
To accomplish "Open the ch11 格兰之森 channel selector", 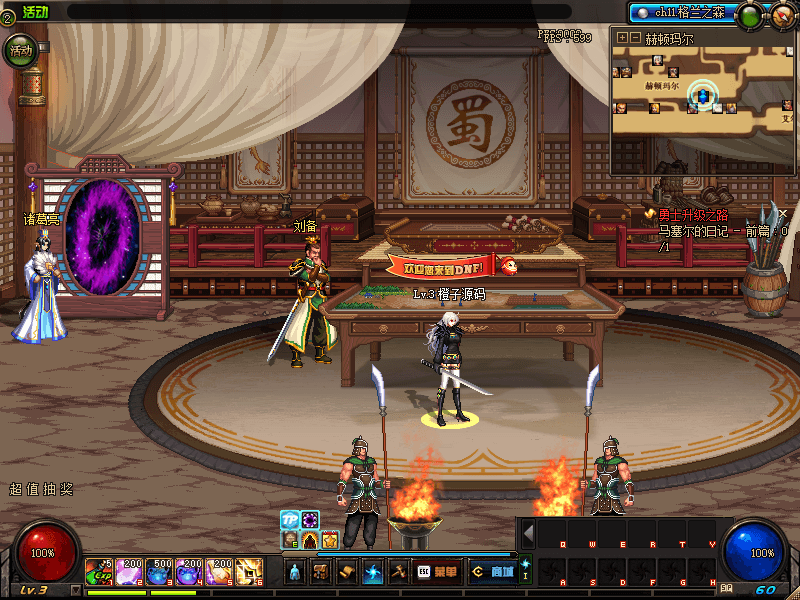I will coord(682,14).
